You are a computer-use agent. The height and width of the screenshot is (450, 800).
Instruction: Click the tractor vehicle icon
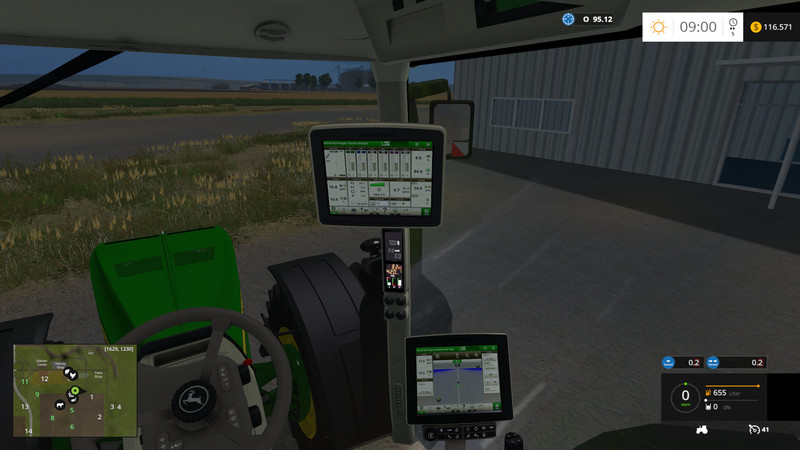pyautogui.click(x=702, y=430)
